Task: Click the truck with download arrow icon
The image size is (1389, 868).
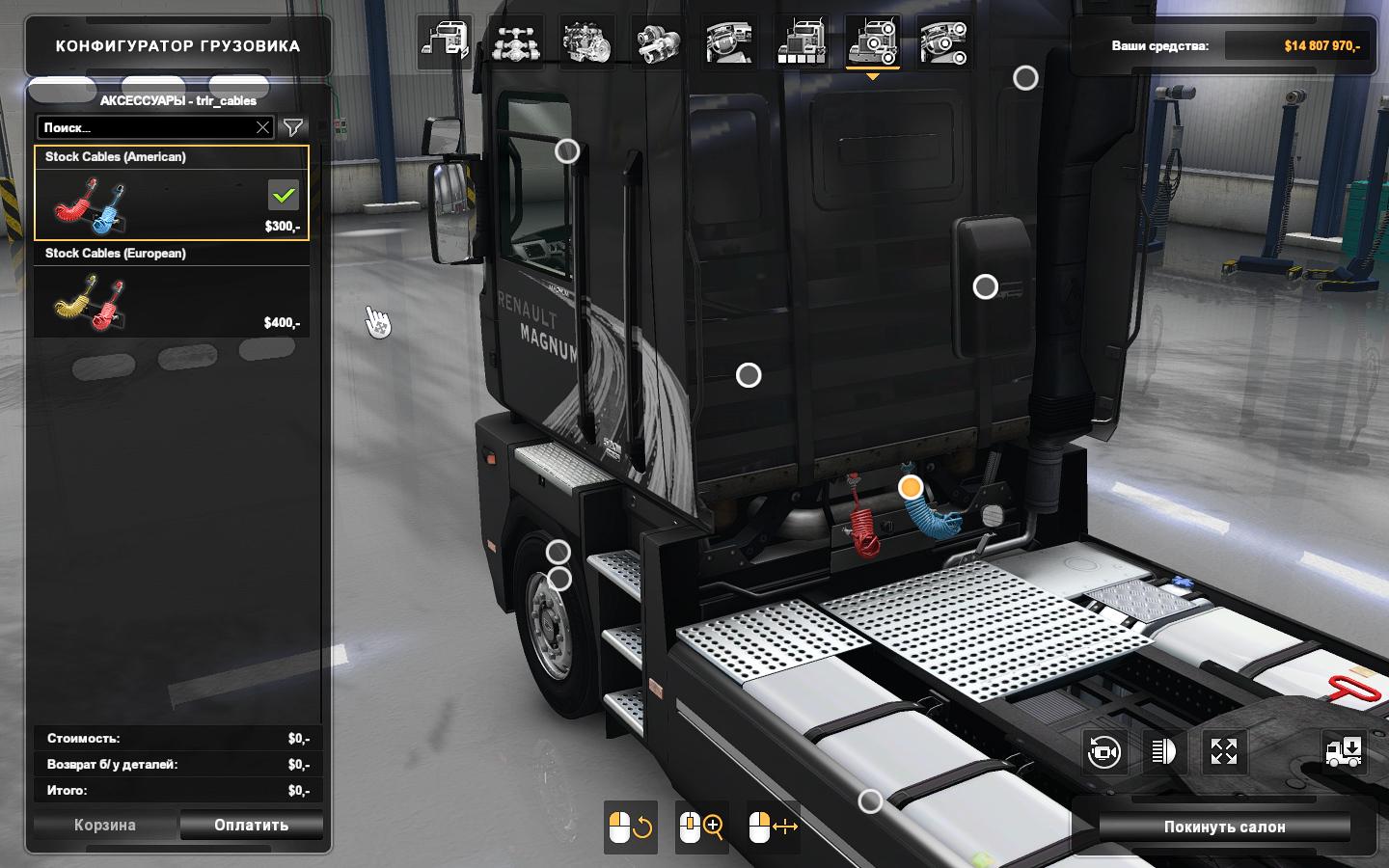Action: coord(1344,751)
